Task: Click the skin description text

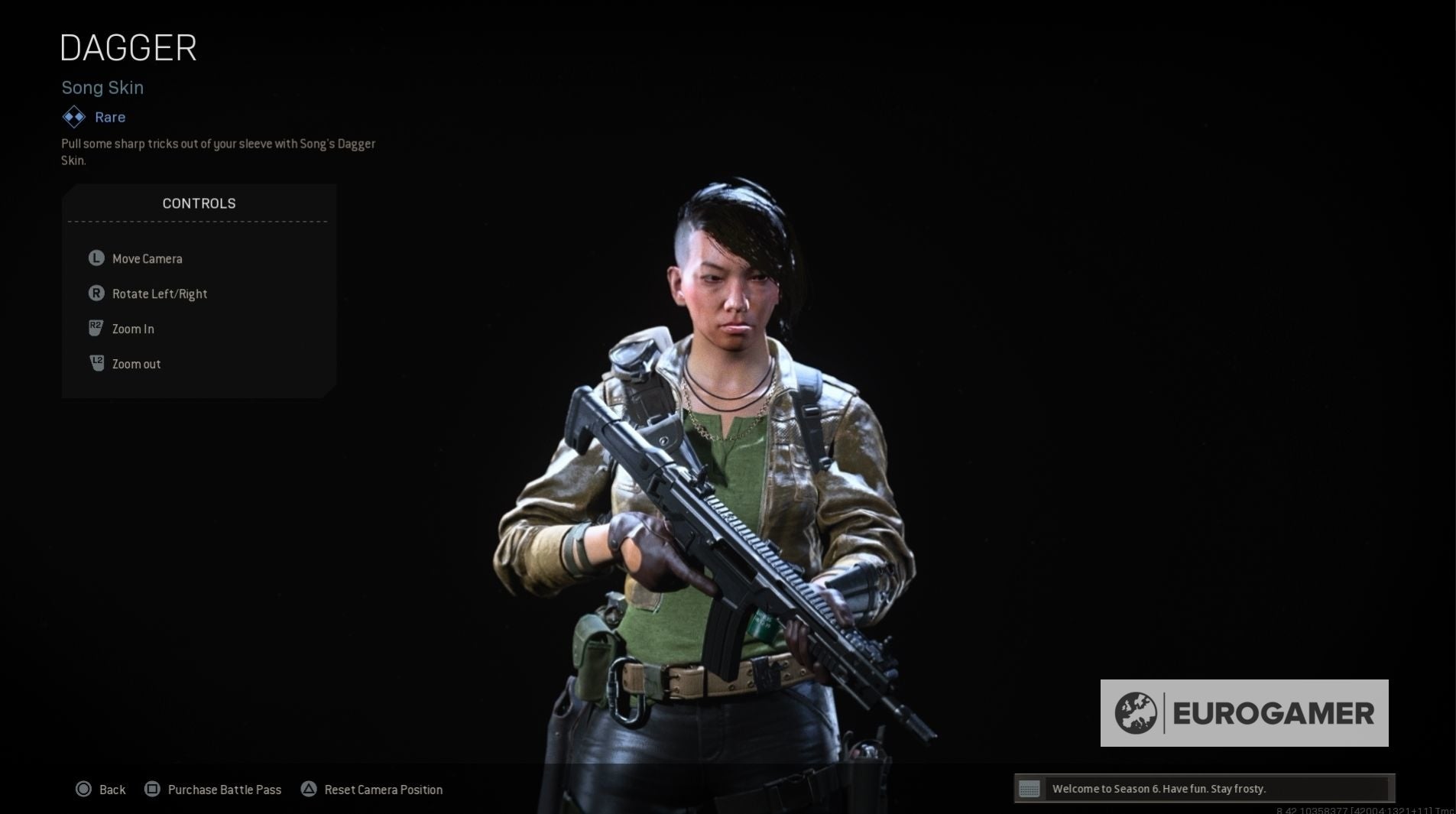Action: [218, 151]
